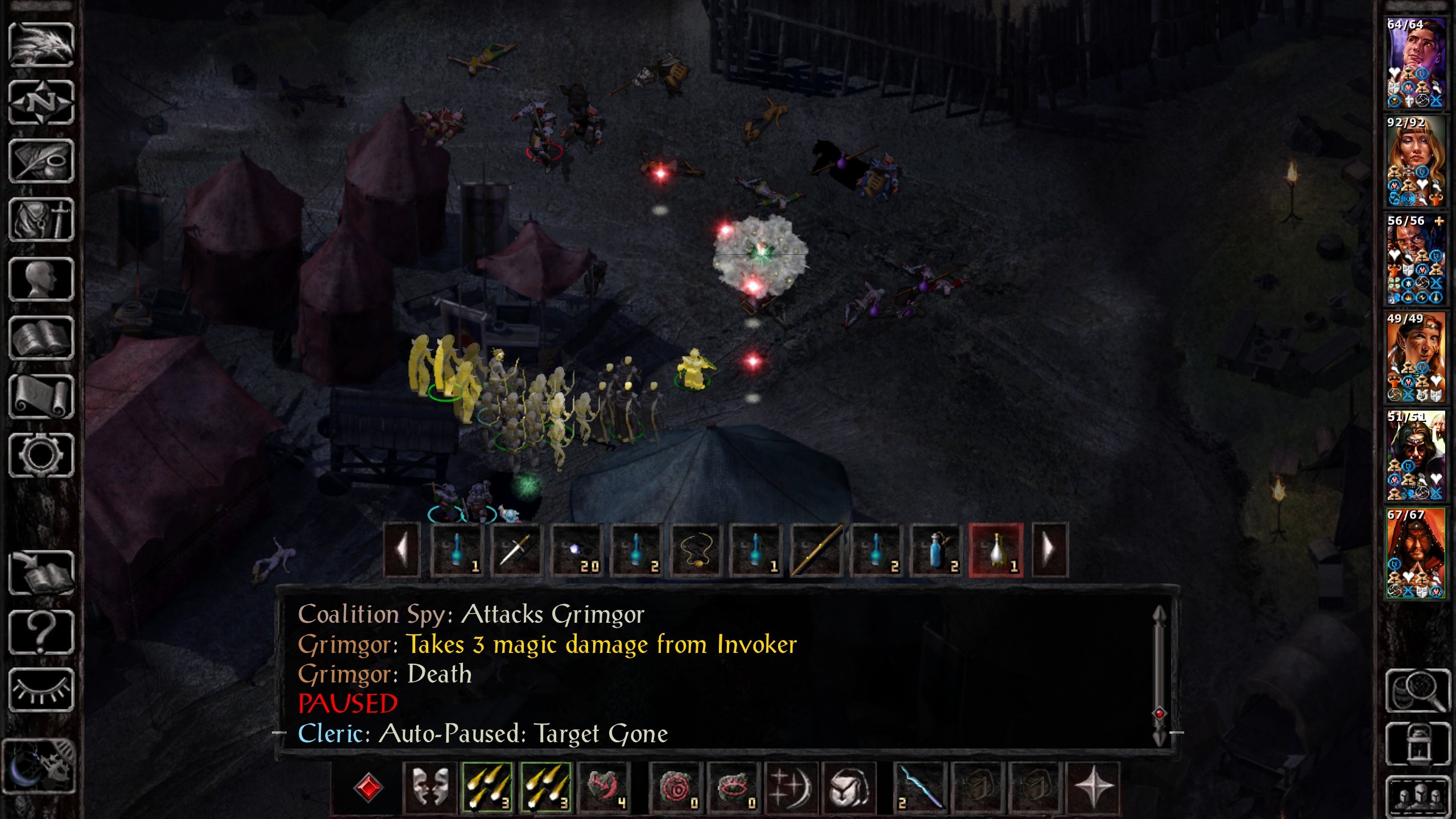The width and height of the screenshot is (1456, 819).
Task: Open the inventory armor-and-sword button
Action: coord(42,220)
